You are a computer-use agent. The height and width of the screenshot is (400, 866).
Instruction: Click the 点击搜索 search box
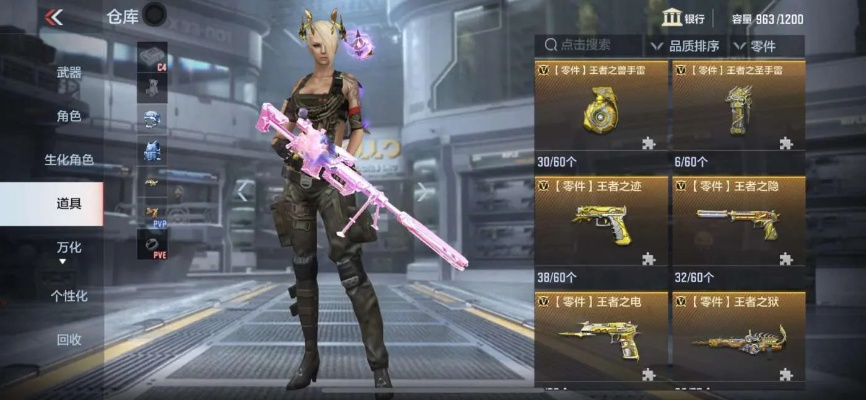(590, 45)
